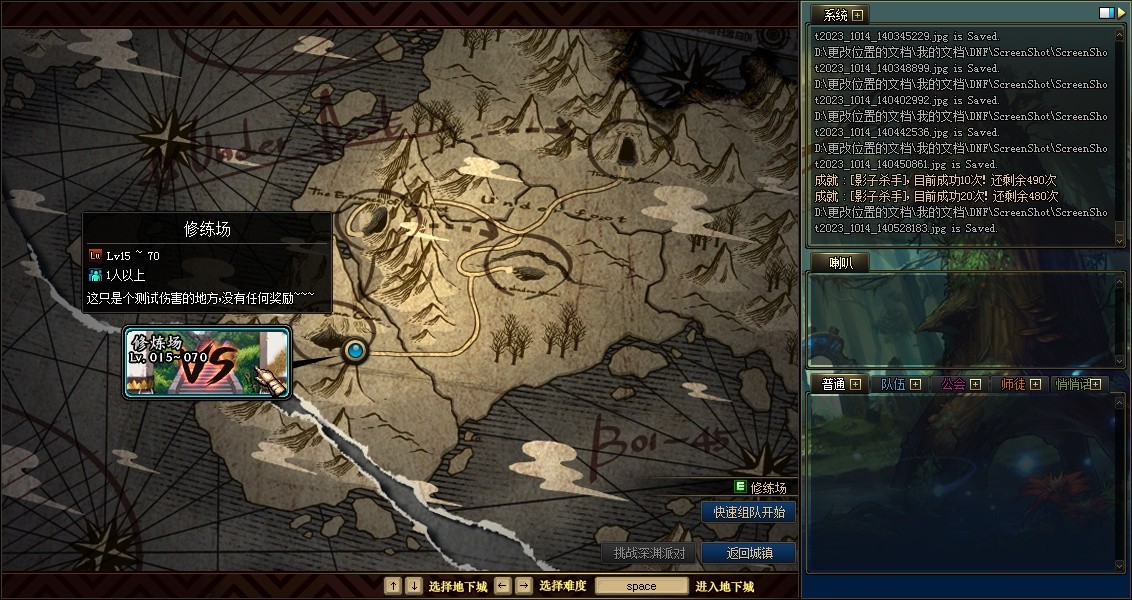This screenshot has height=600, width=1132.
Task: Click the blue dungeon node on the map
Action: (x=355, y=351)
